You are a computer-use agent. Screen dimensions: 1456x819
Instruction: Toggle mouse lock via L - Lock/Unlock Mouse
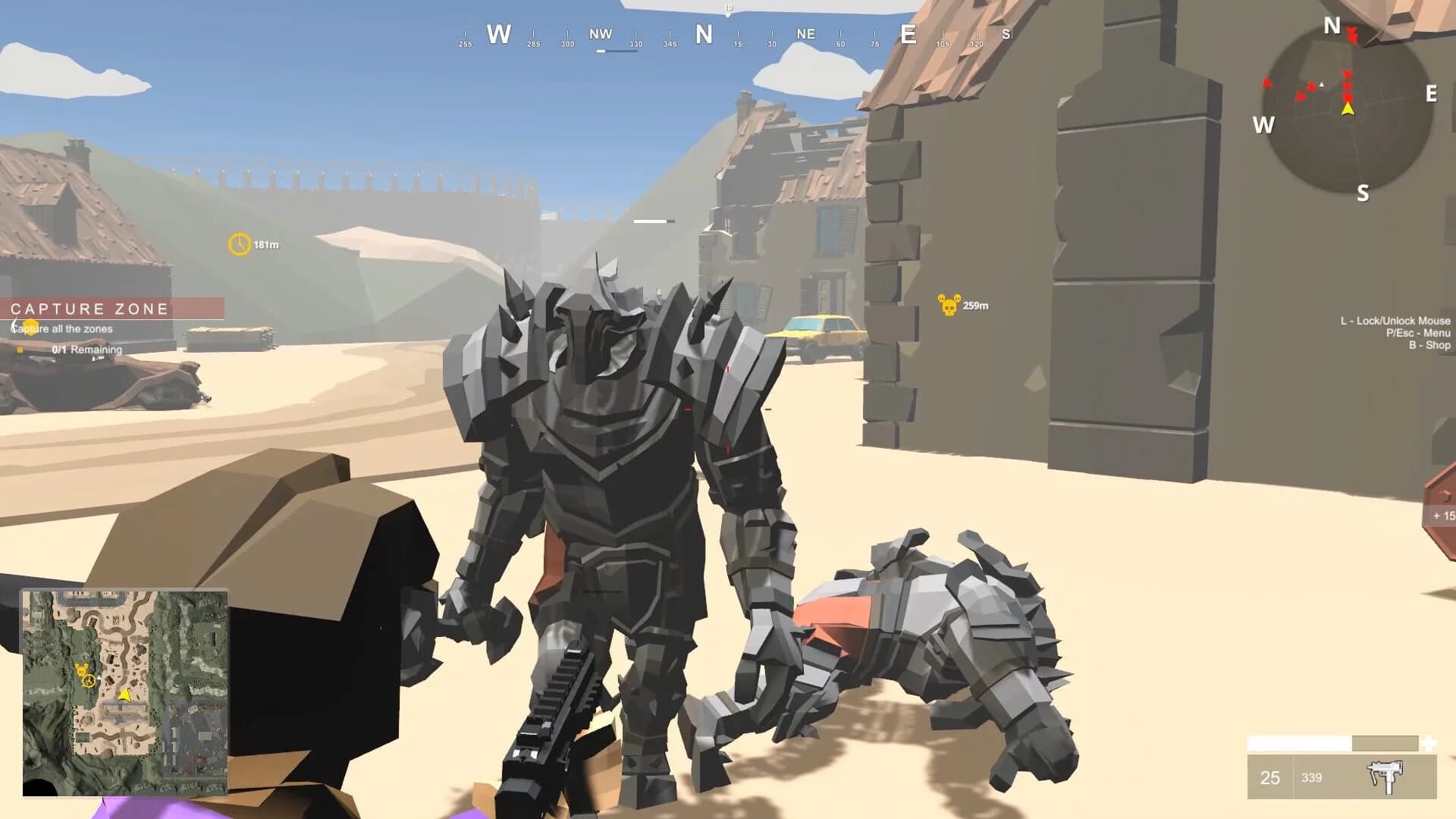(x=1395, y=321)
